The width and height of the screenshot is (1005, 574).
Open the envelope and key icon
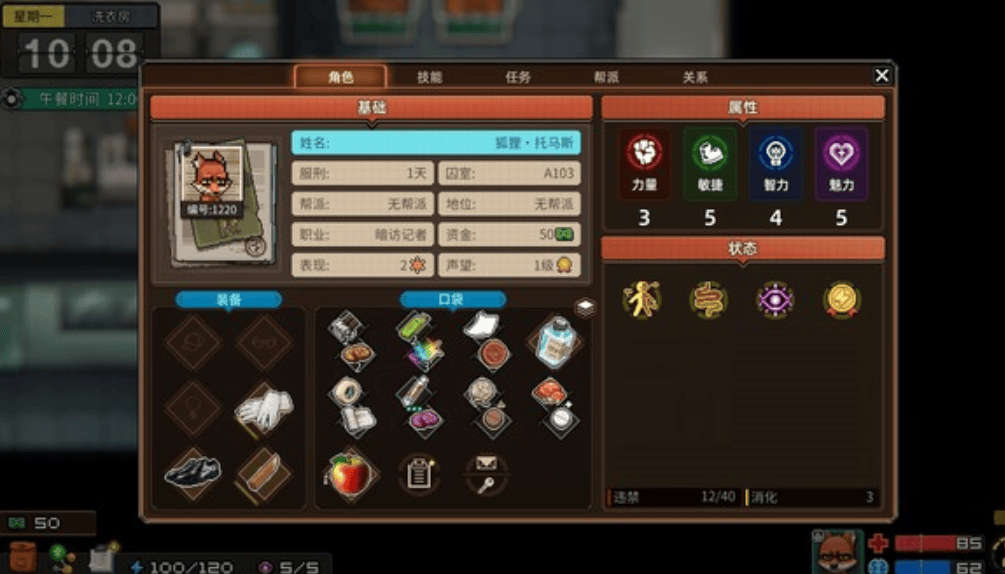point(487,472)
